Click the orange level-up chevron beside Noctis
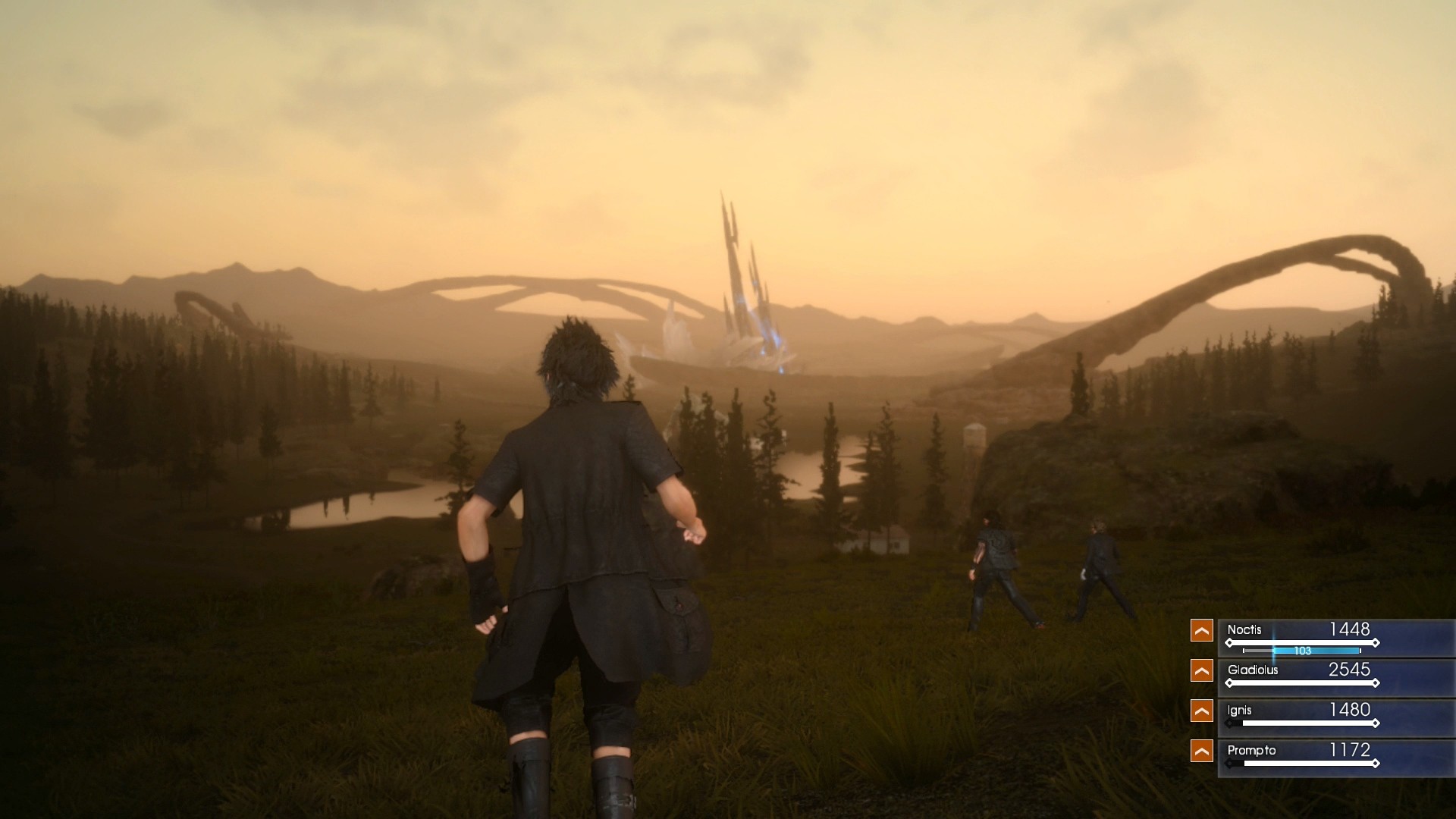Screen dimensions: 1456x819 click(x=1202, y=629)
